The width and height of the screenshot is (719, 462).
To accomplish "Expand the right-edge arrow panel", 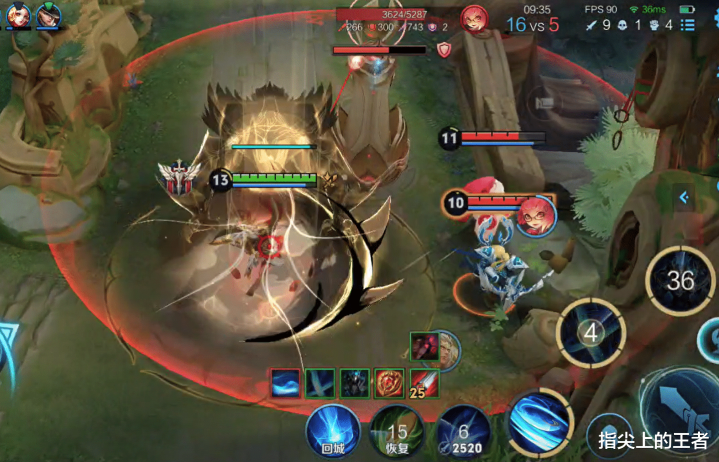I will [x=684, y=197].
